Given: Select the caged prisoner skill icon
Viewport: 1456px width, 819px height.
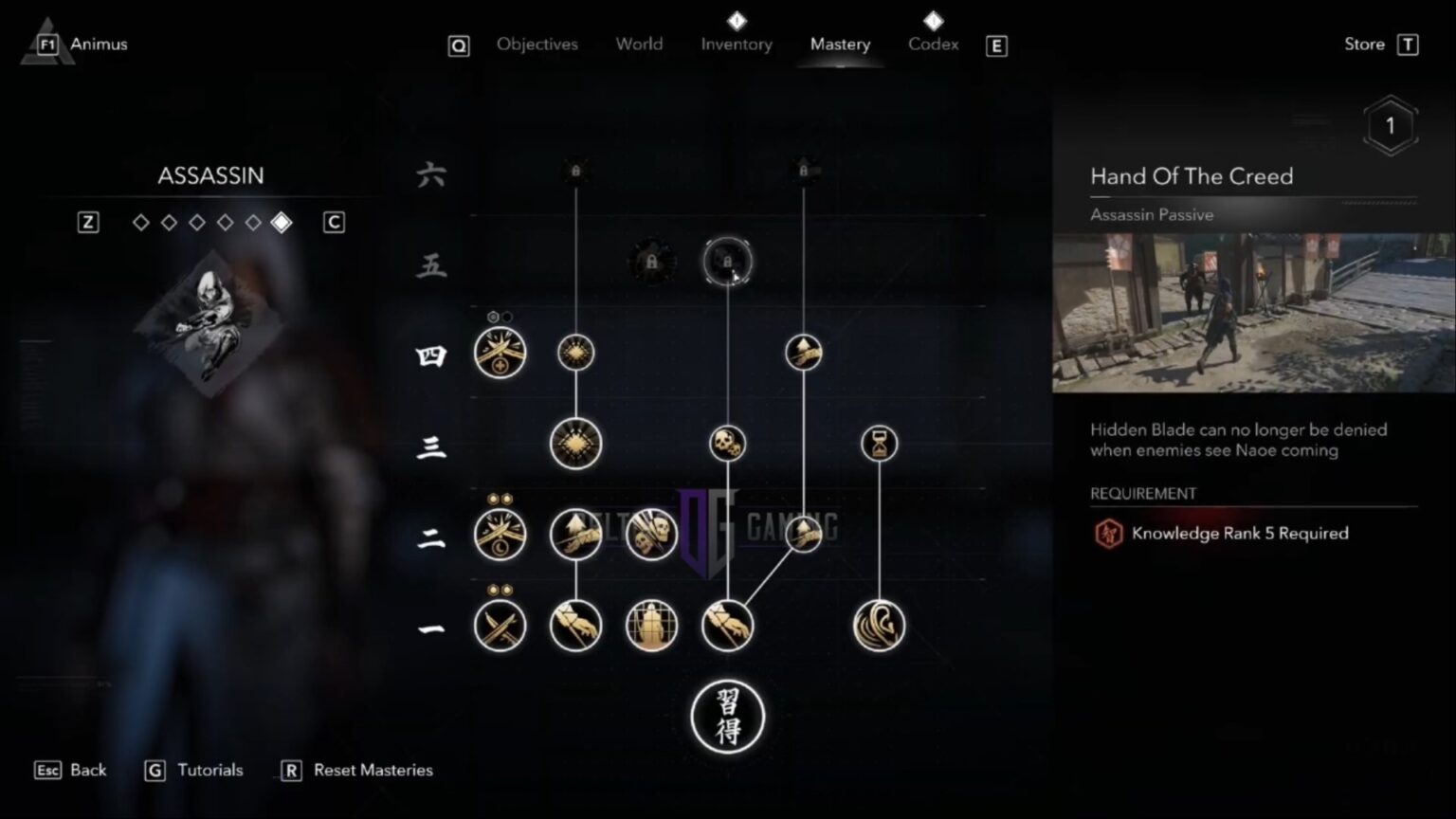Looking at the screenshot, I should [x=651, y=626].
